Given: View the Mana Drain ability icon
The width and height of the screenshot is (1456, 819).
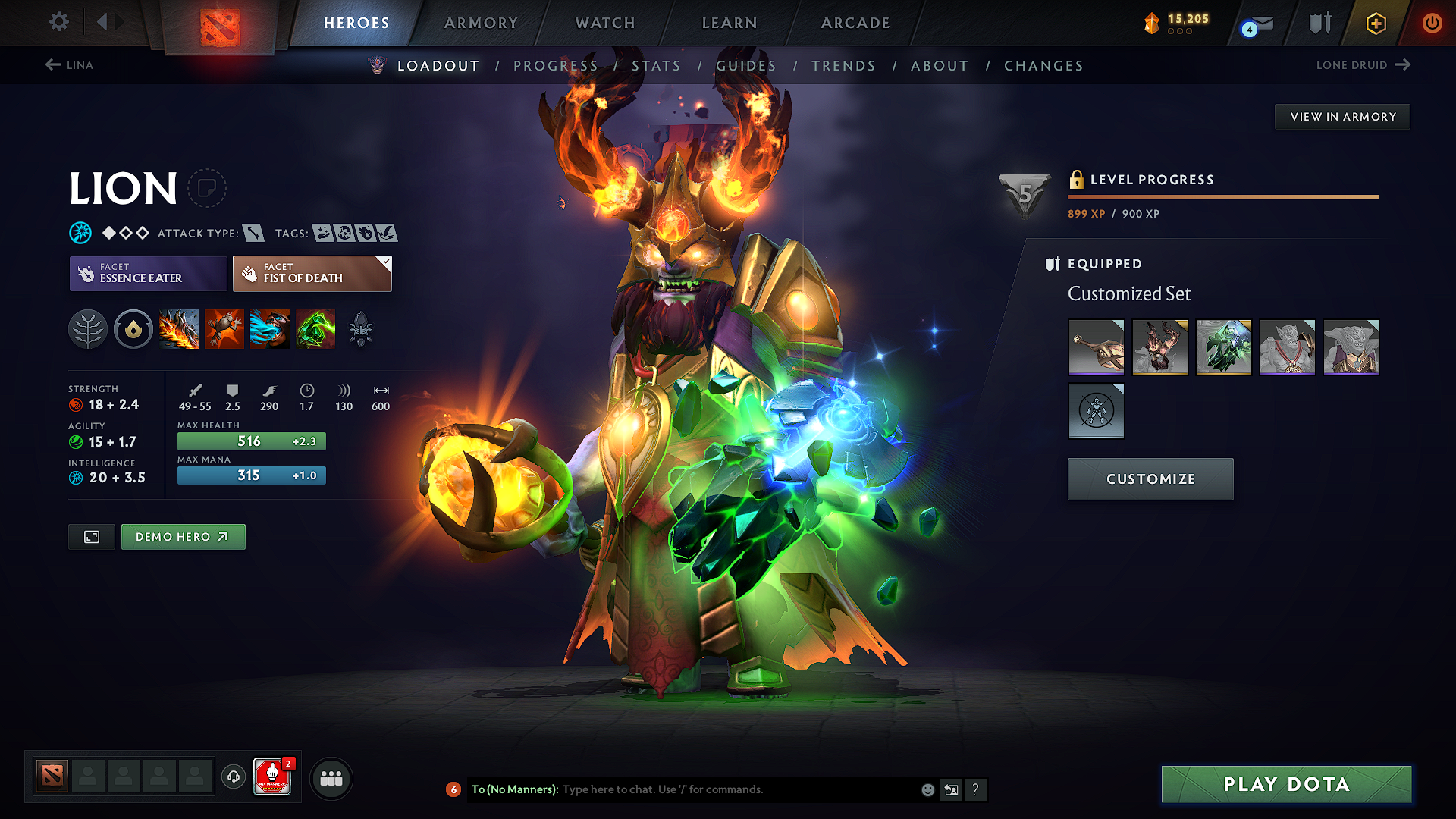Looking at the screenshot, I should click(x=270, y=329).
